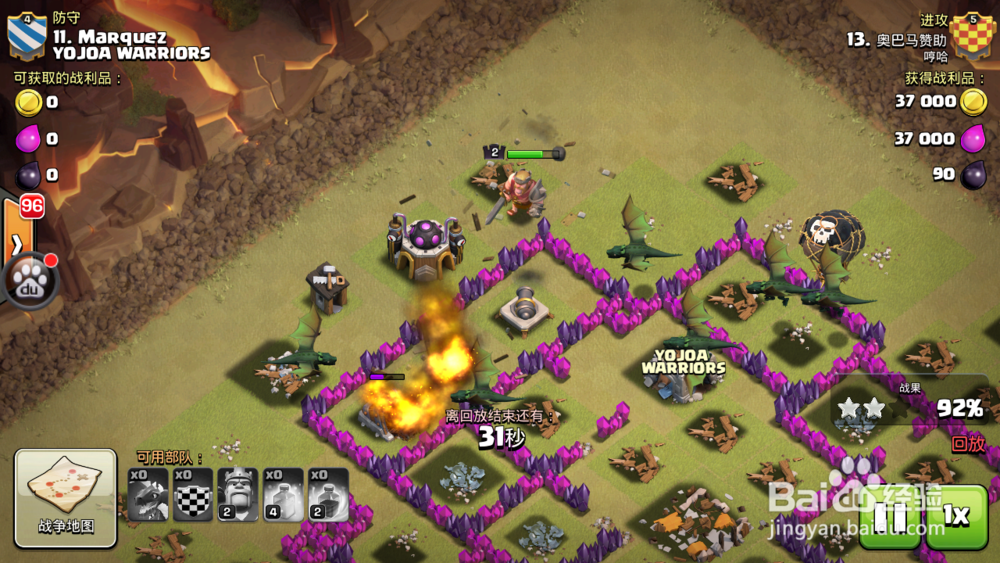Open the Baidu paw floating overlay
The height and width of the screenshot is (563, 1000).
pos(29,282)
